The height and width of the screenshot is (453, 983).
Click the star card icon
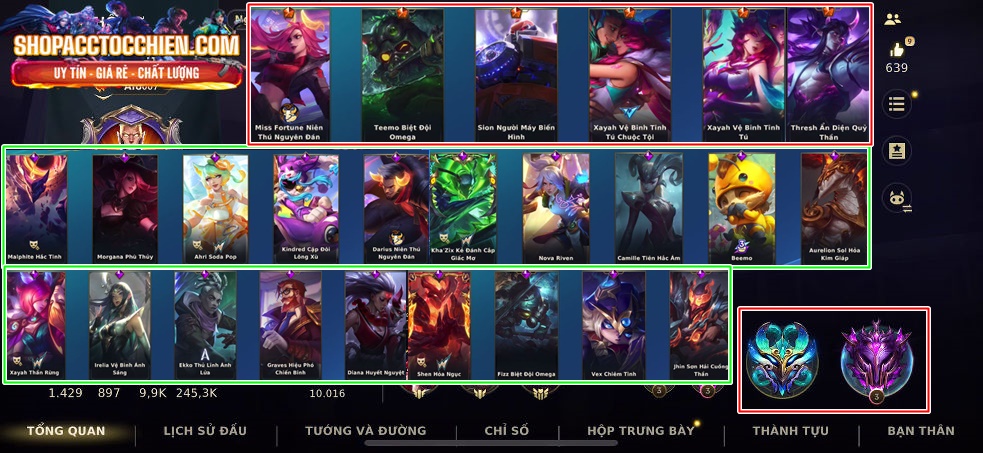click(897, 150)
